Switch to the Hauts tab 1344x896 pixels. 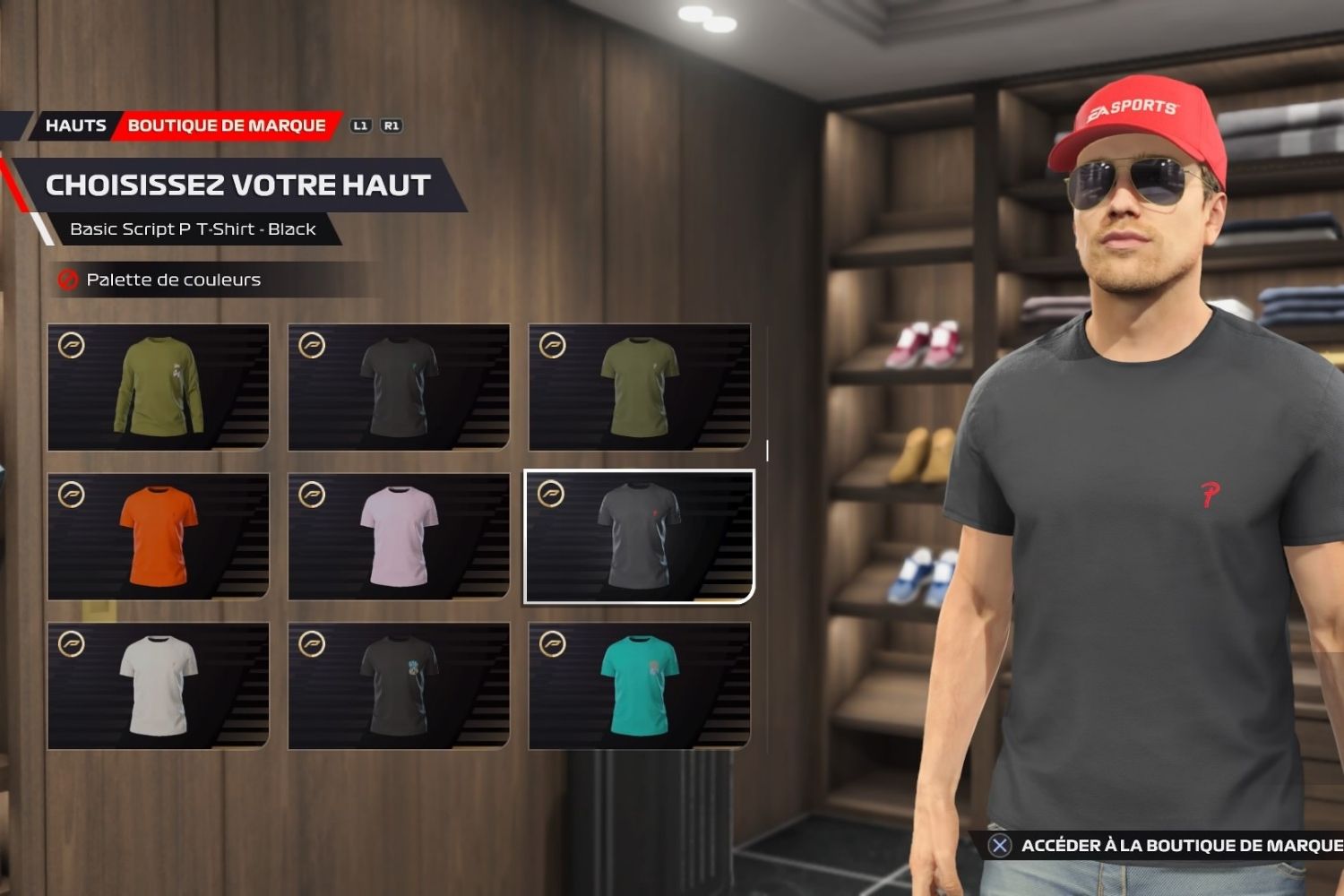pyautogui.click(x=75, y=125)
